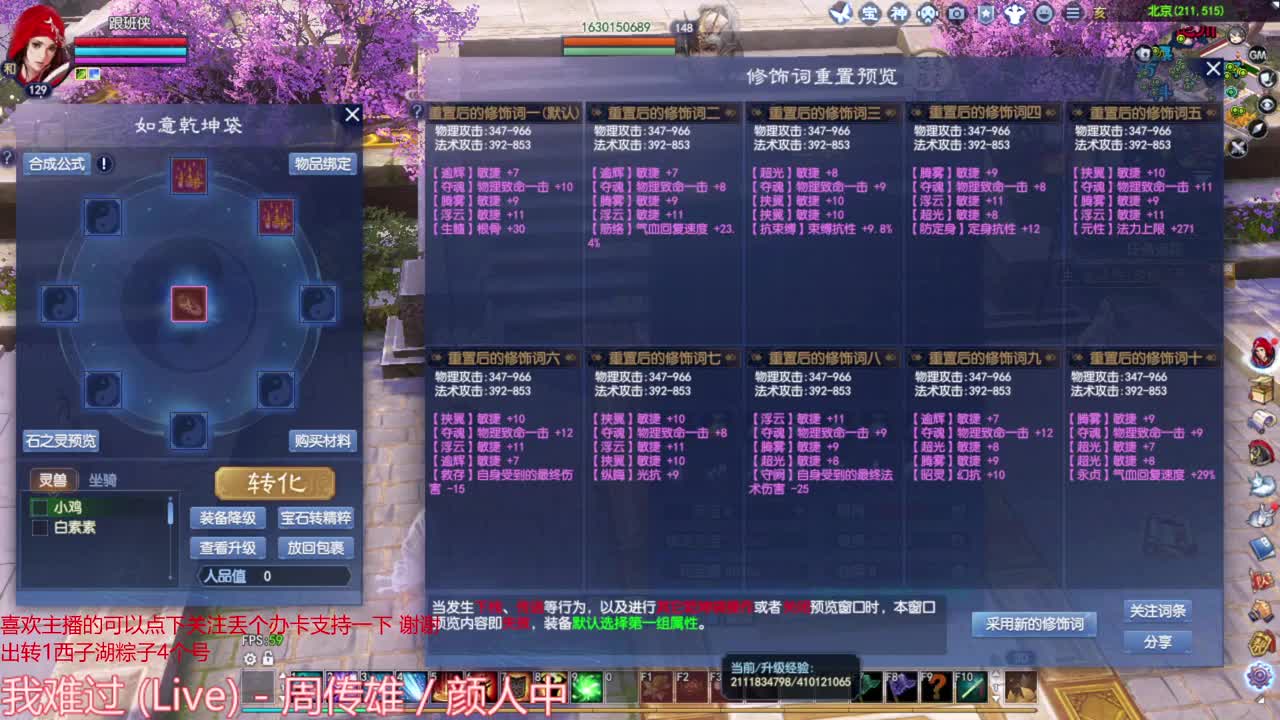The image size is (1280, 720).
Task: Click the 采用新的修饰词 apply button
Action: point(1034,622)
